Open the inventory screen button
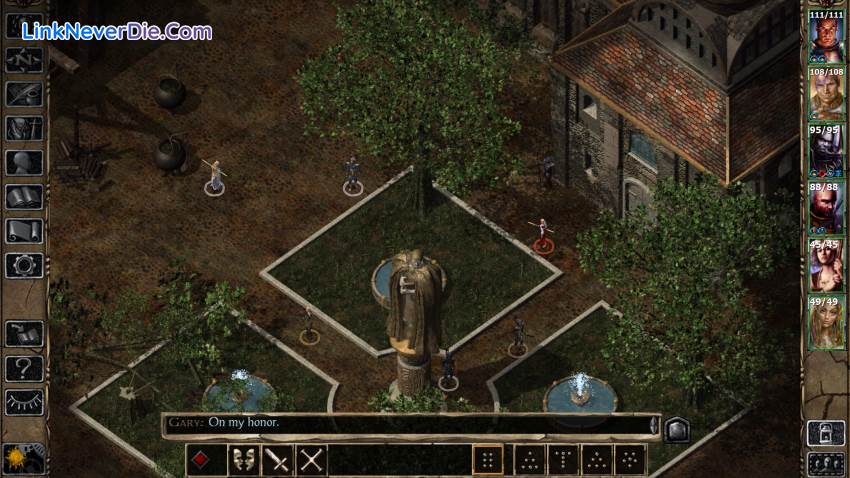The height and width of the screenshot is (478, 850). (23, 128)
